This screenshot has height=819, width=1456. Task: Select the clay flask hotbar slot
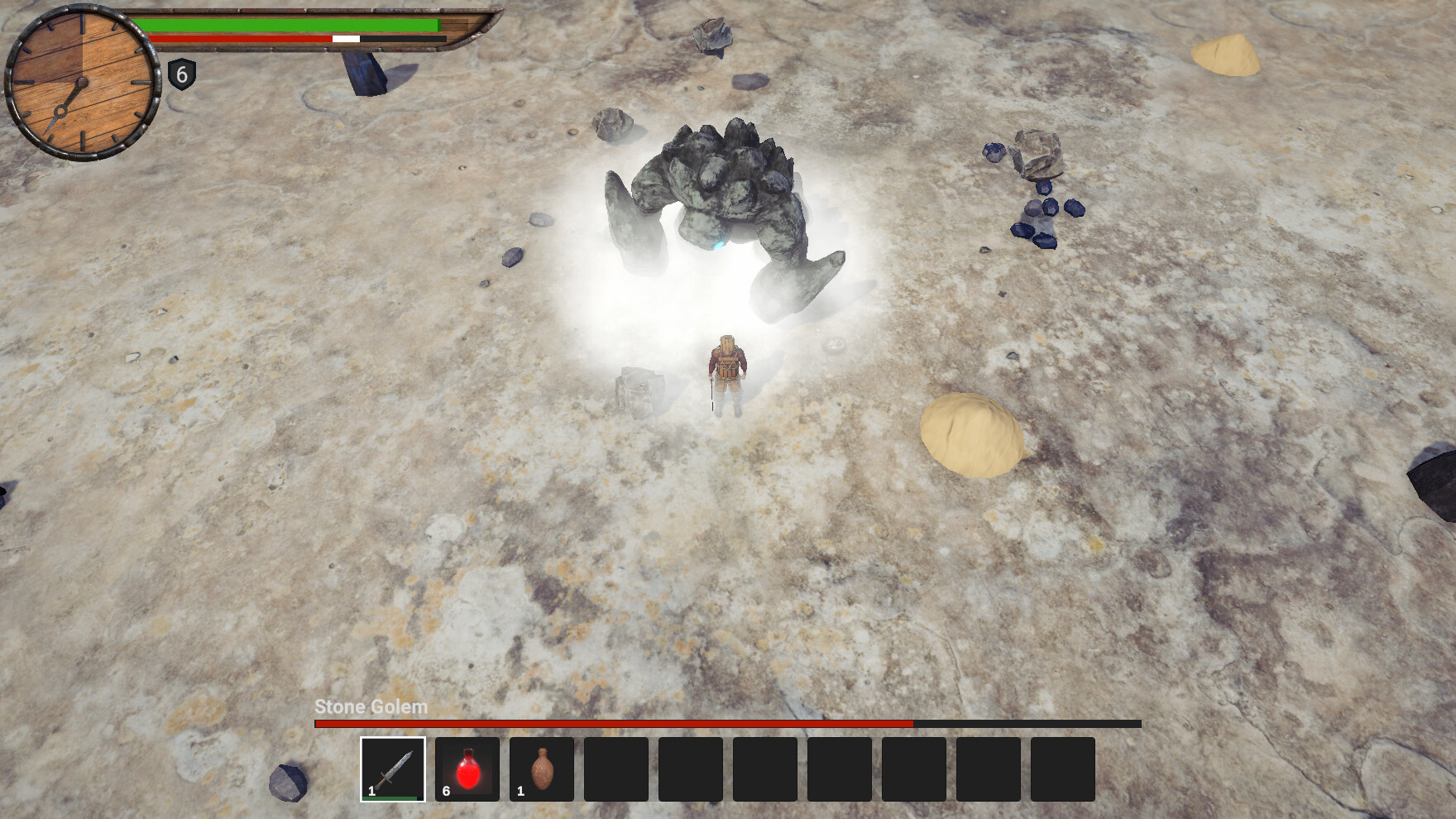(x=542, y=769)
